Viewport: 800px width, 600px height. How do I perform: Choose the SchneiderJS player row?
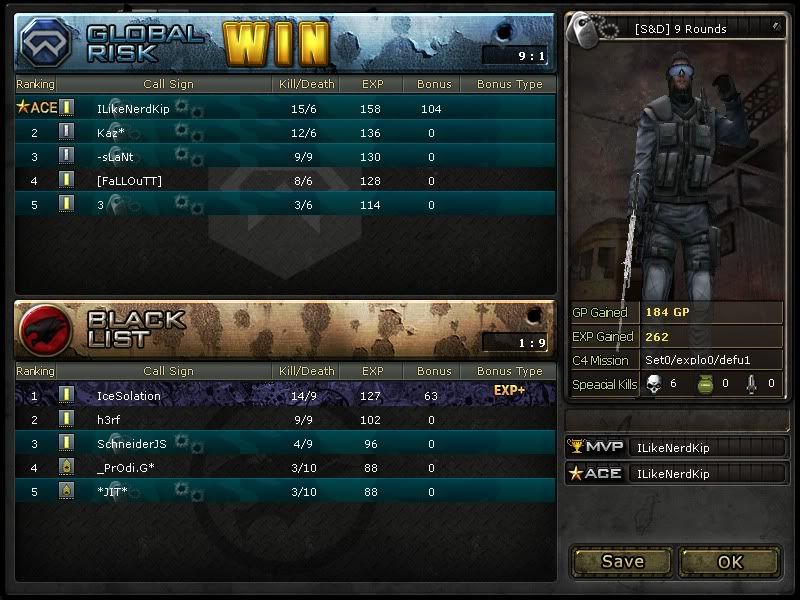click(x=285, y=443)
